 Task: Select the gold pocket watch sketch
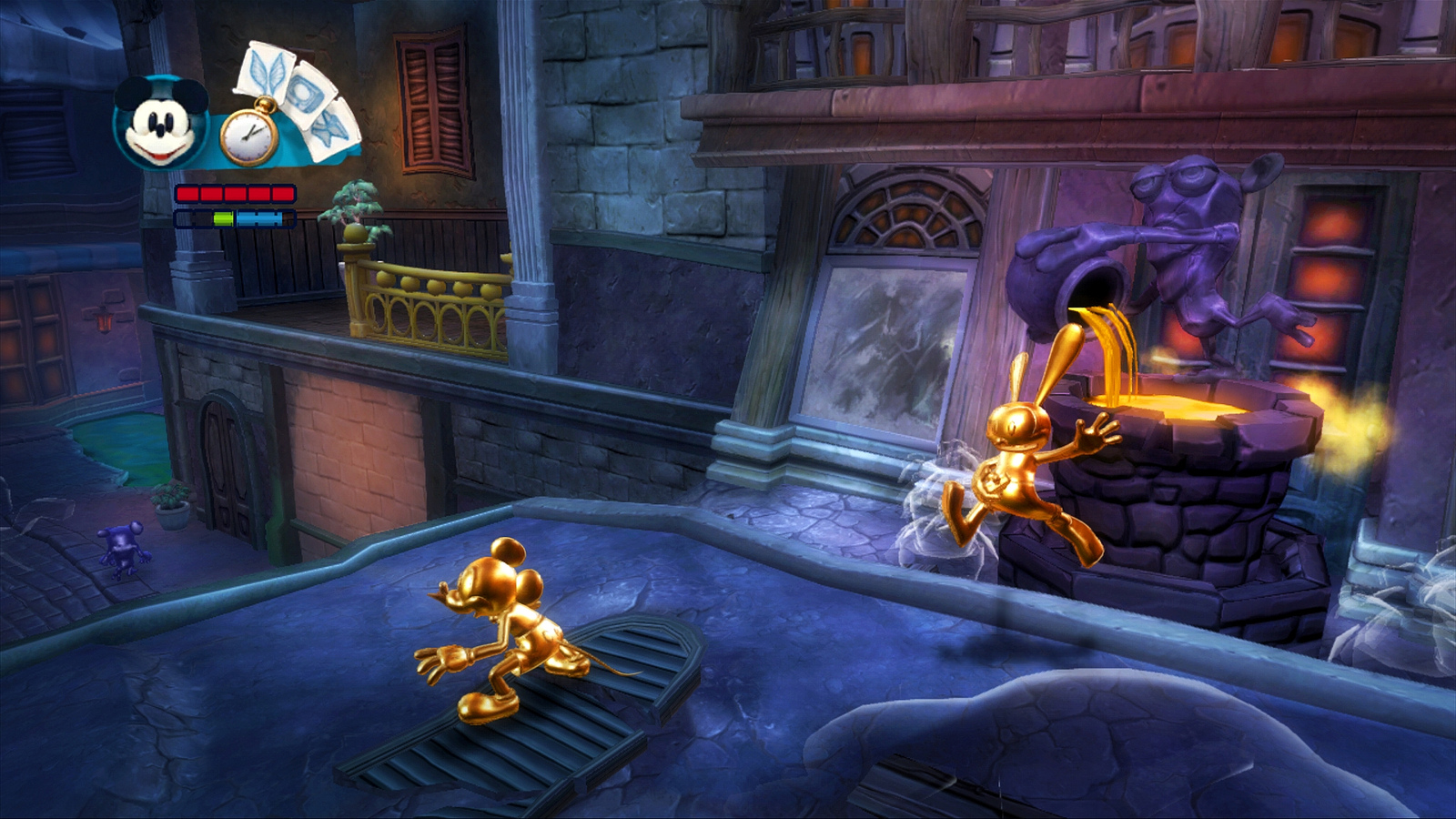pos(249,136)
